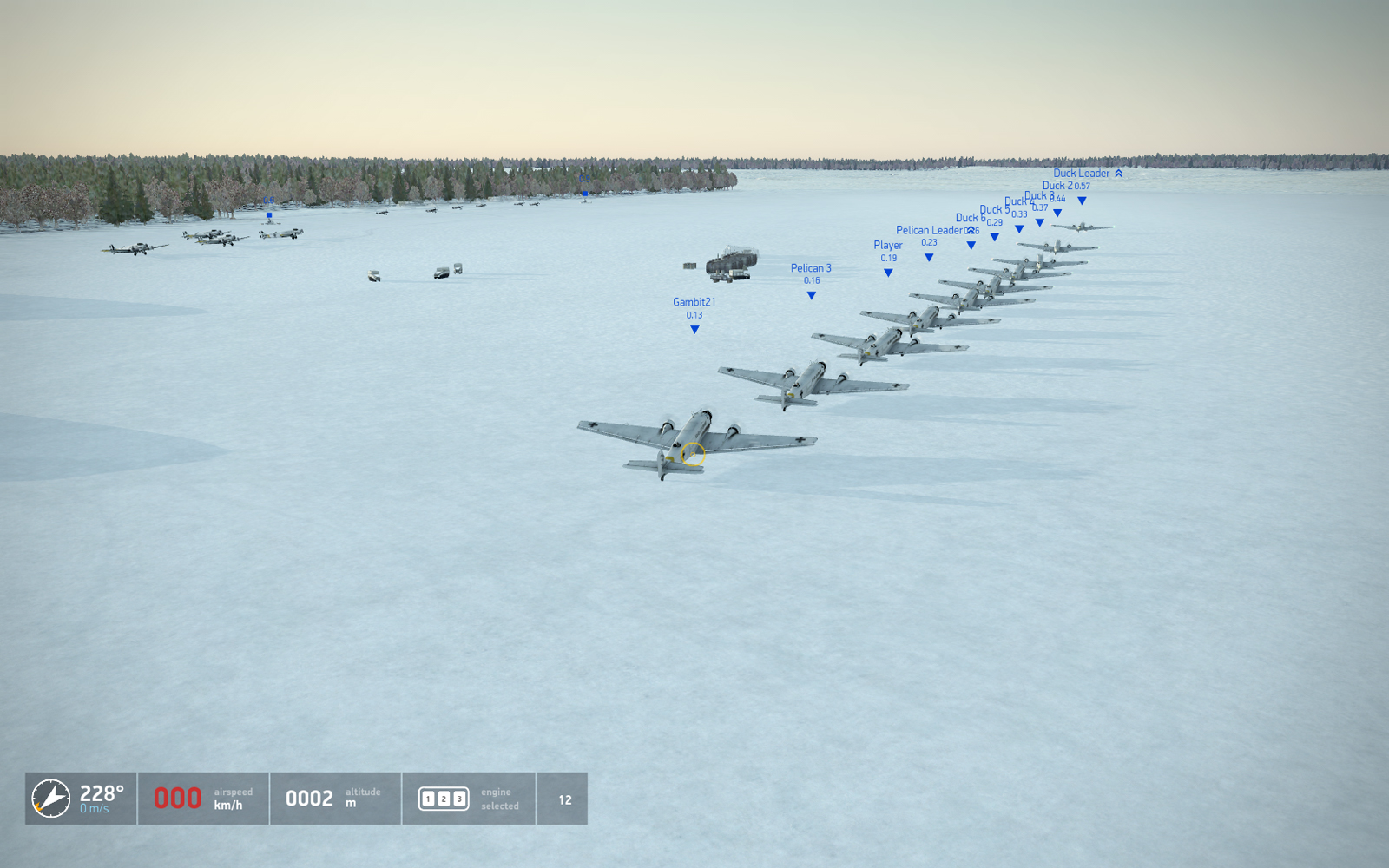Viewport: 1389px width, 868px height.
Task: Choose the Duck Leader aircraft label
Action: [1081, 174]
